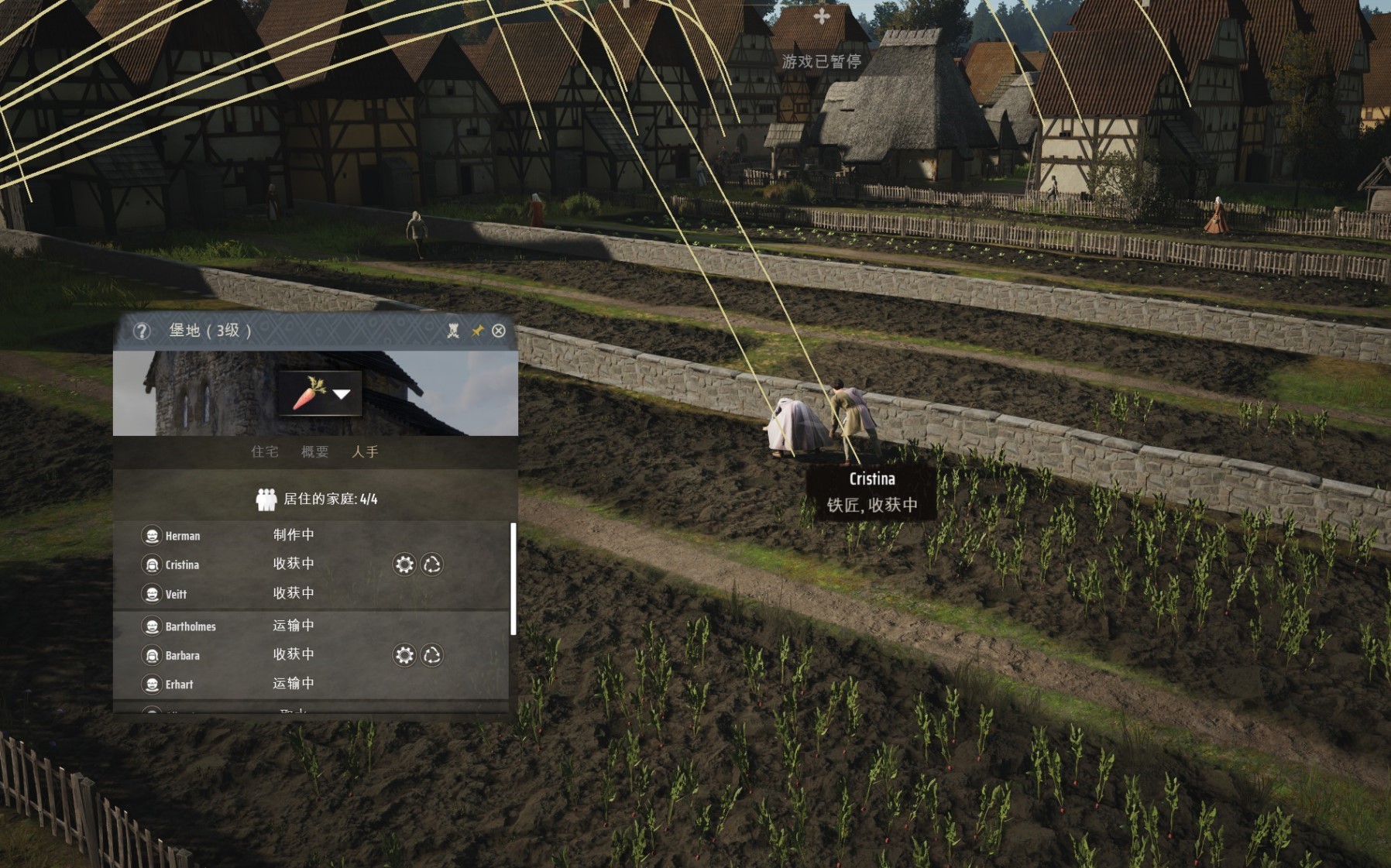Image resolution: width=1391 pixels, height=868 pixels.
Task: Toggle the pin on the plot panel
Action: tap(477, 331)
